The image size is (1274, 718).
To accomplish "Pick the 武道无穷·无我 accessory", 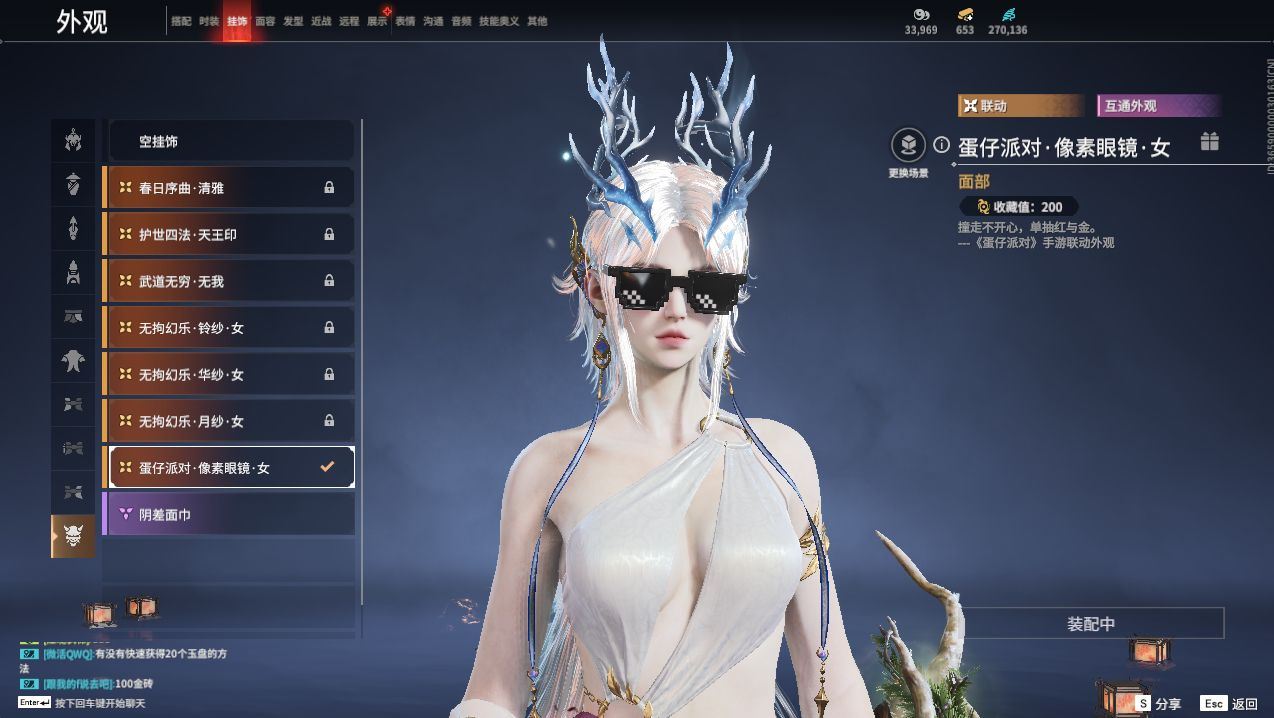I will [230, 282].
